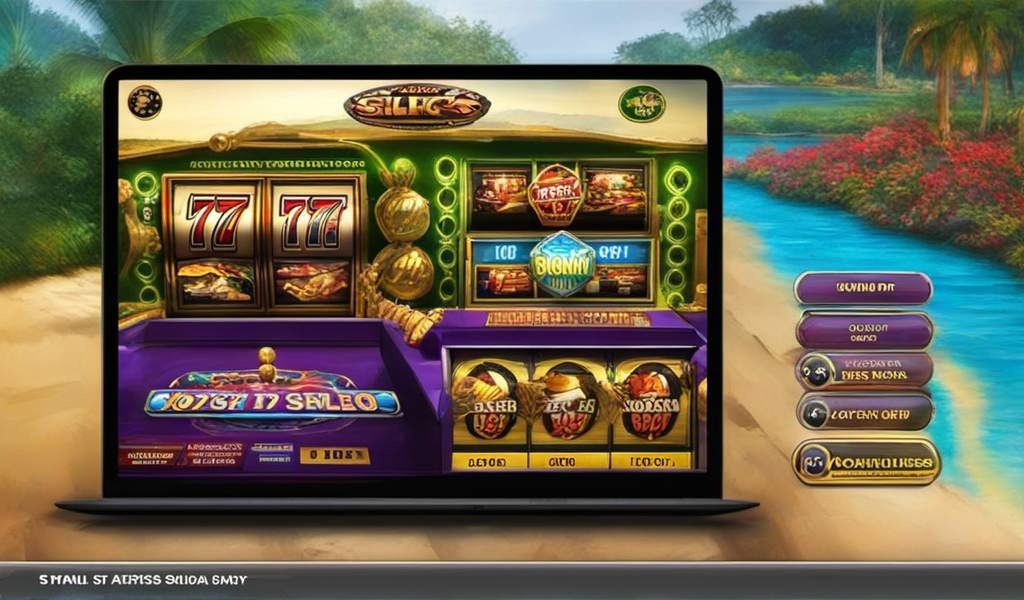Click the red hexagon badge on the slot panel
Image resolution: width=1024 pixels, height=600 pixels.
[x=555, y=193]
